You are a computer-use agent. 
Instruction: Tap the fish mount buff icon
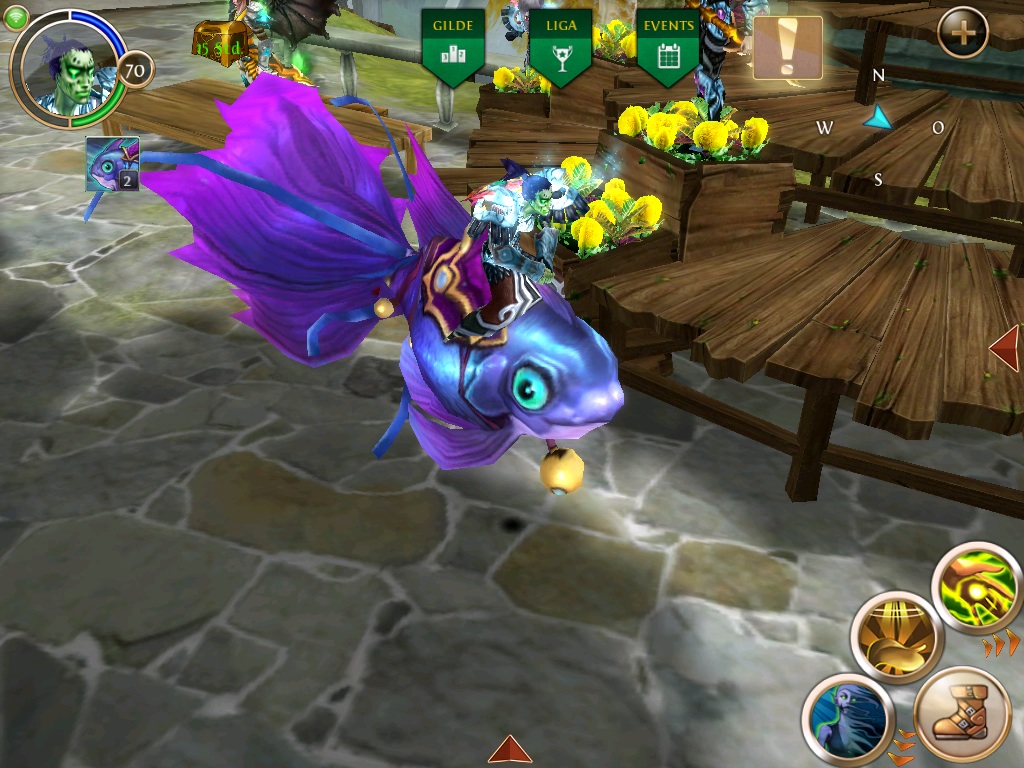coord(112,164)
